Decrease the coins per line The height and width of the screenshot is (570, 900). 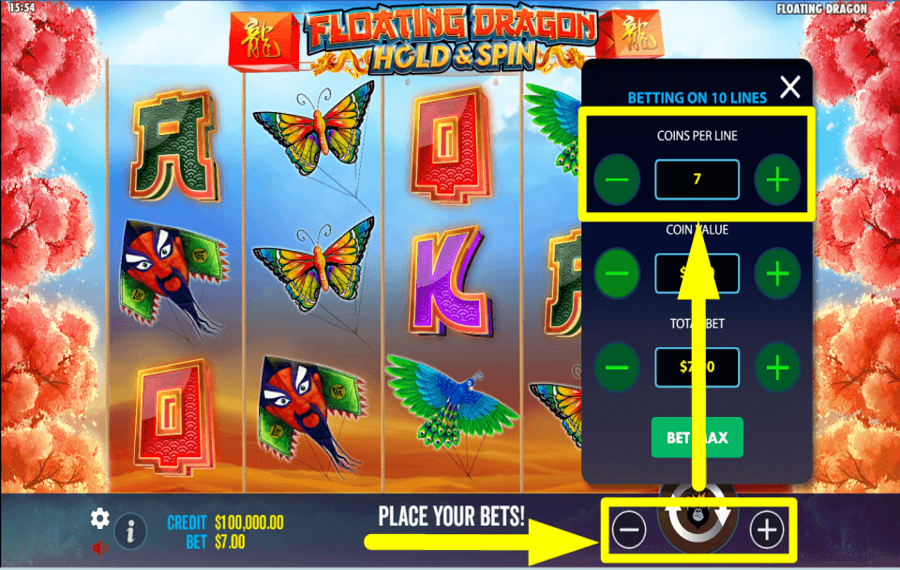coord(617,181)
